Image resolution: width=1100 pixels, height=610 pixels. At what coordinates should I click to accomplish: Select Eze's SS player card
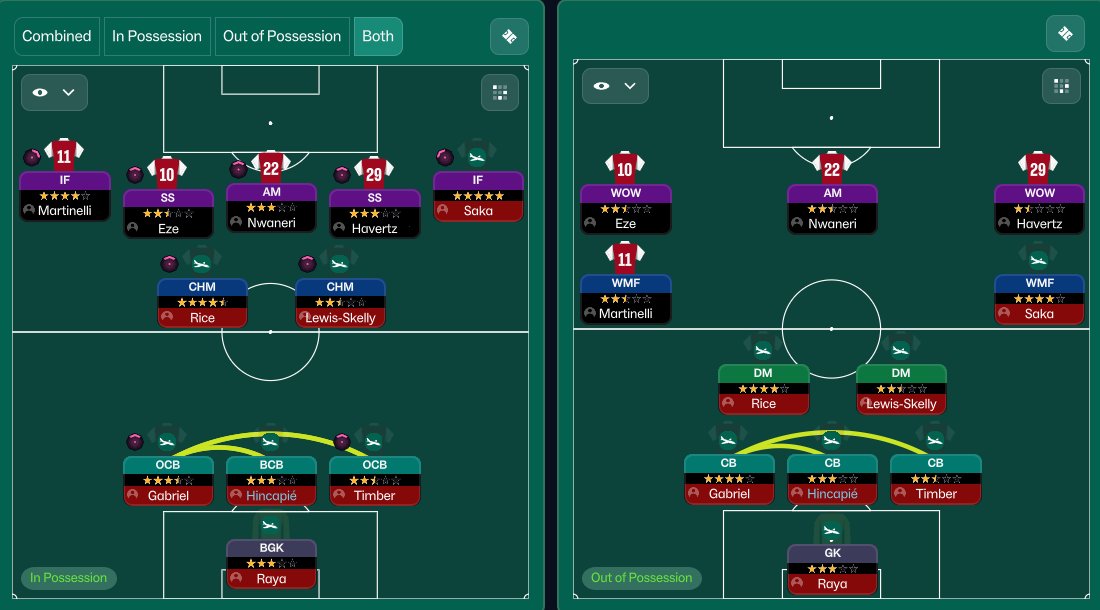click(x=167, y=213)
